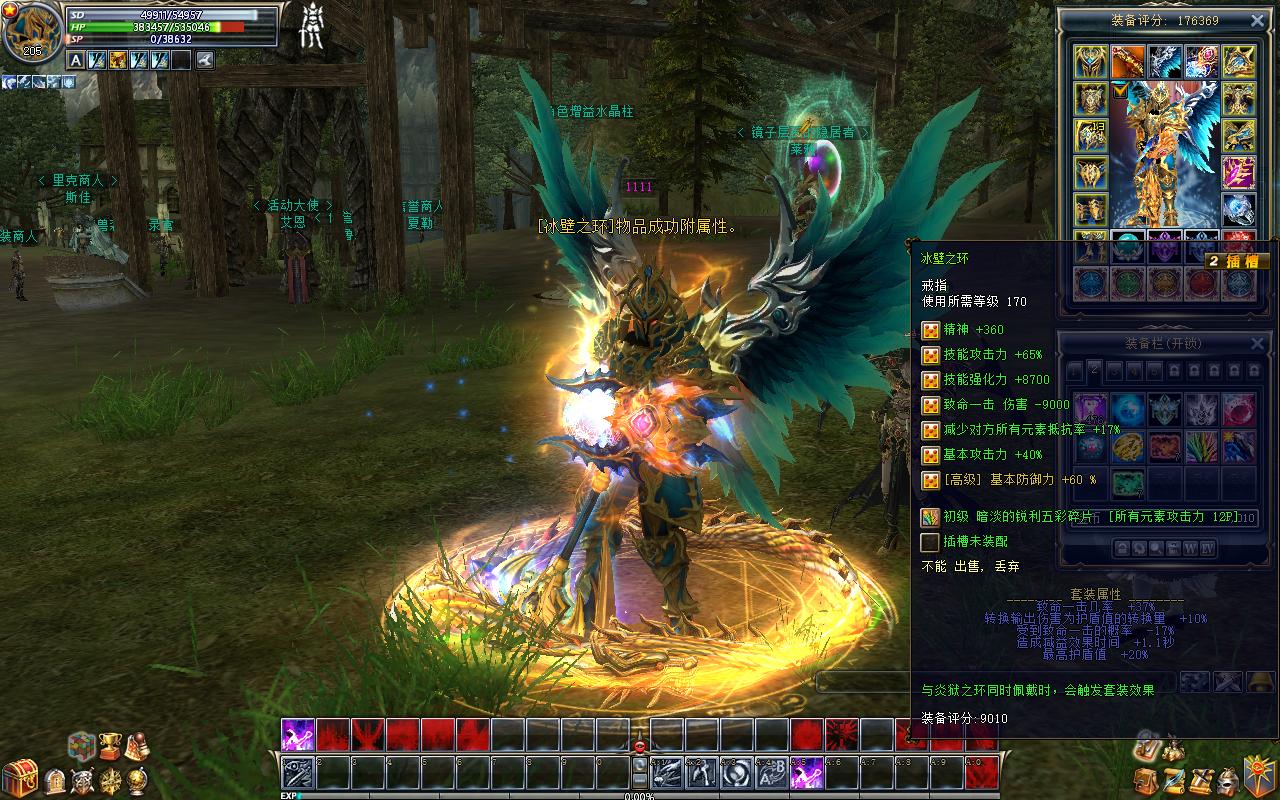Select the green scroll inventory item
Image resolution: width=1280 pixels, height=800 pixels.
[1127, 483]
